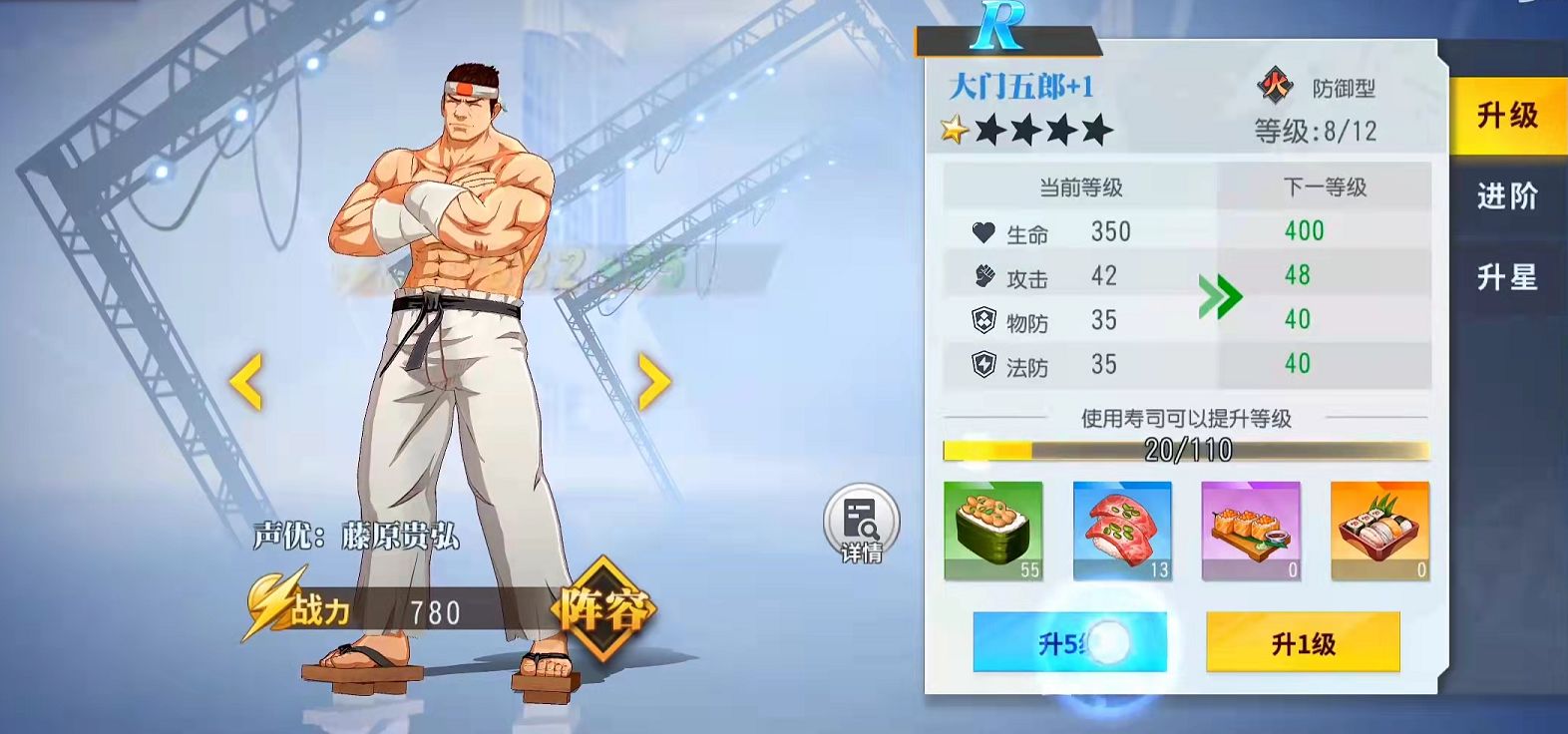Use the green gunkan sushi item
Image resolution: width=1568 pixels, height=734 pixels.
(993, 531)
